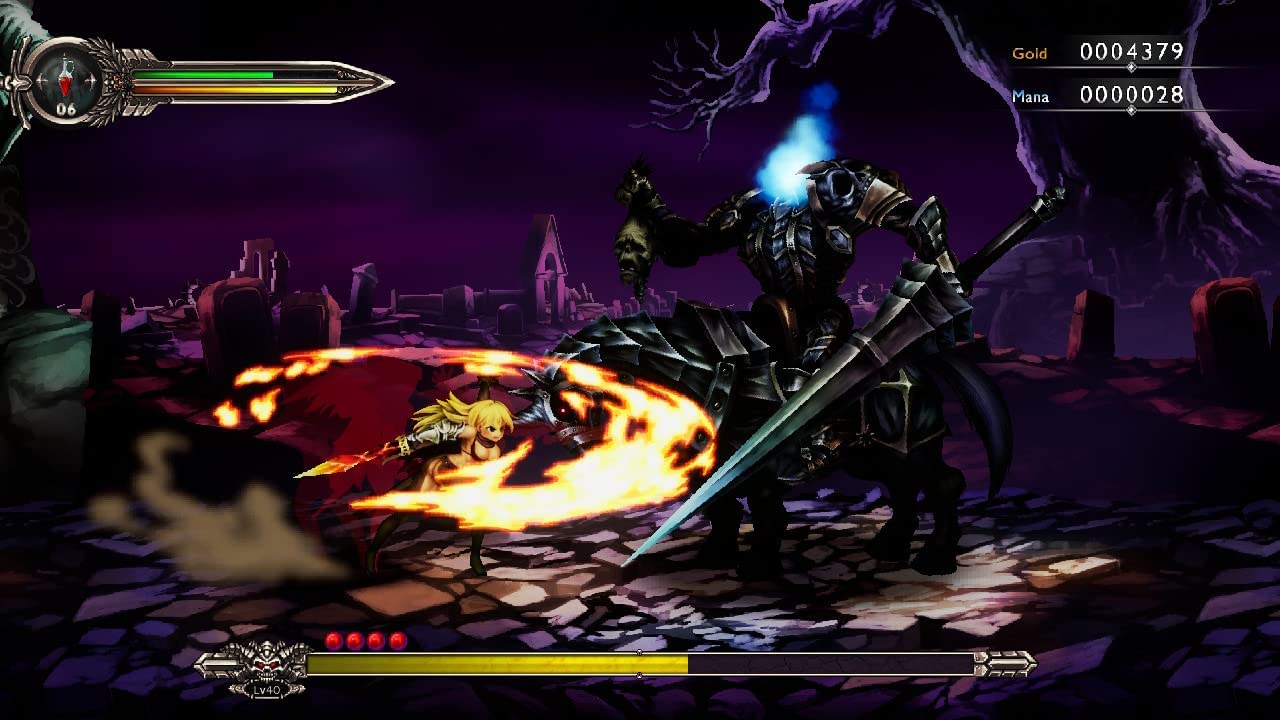1280x720 pixels.
Task: Click the red potion flask icon
Action: 65,80
